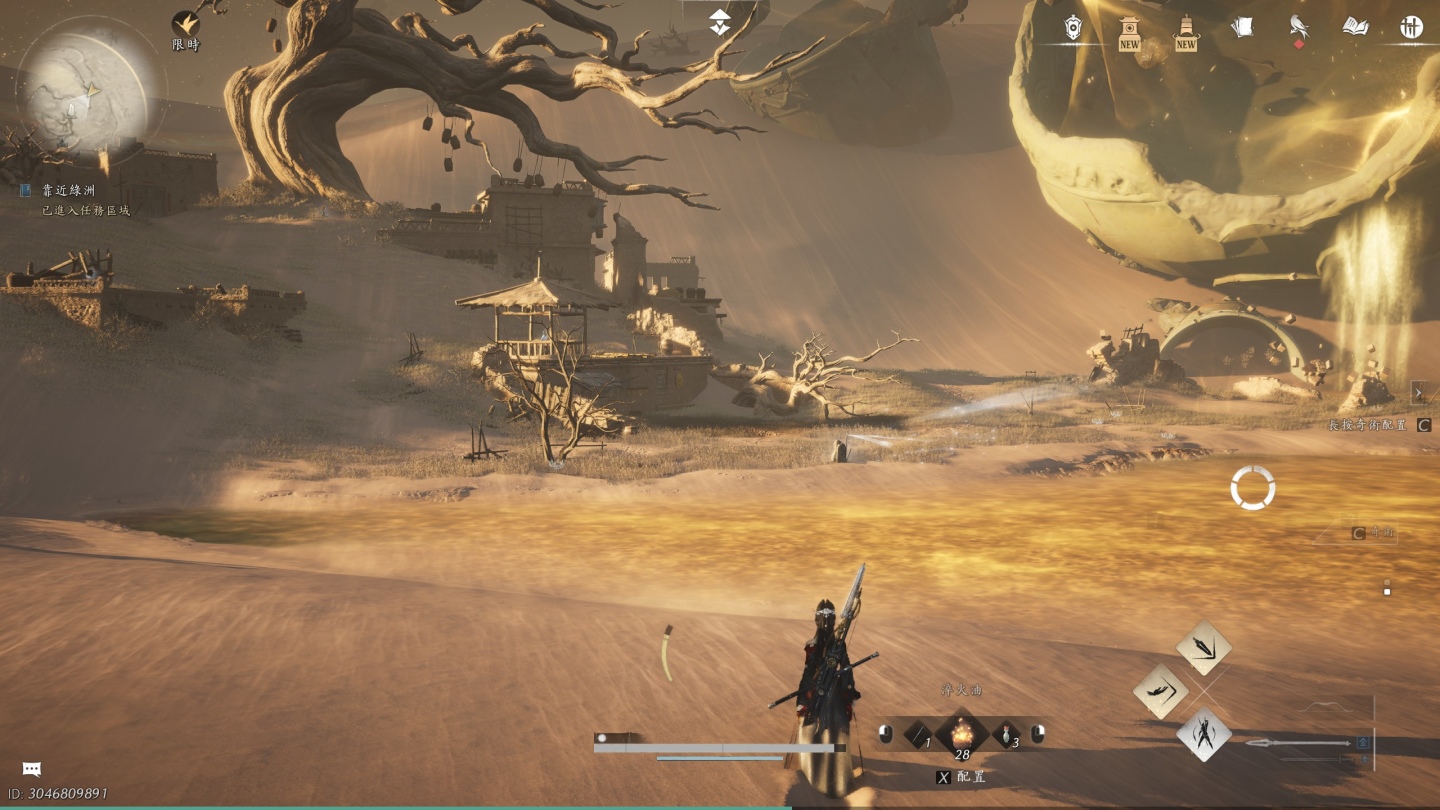Expand the side panel arrow at right edge

[1419, 392]
